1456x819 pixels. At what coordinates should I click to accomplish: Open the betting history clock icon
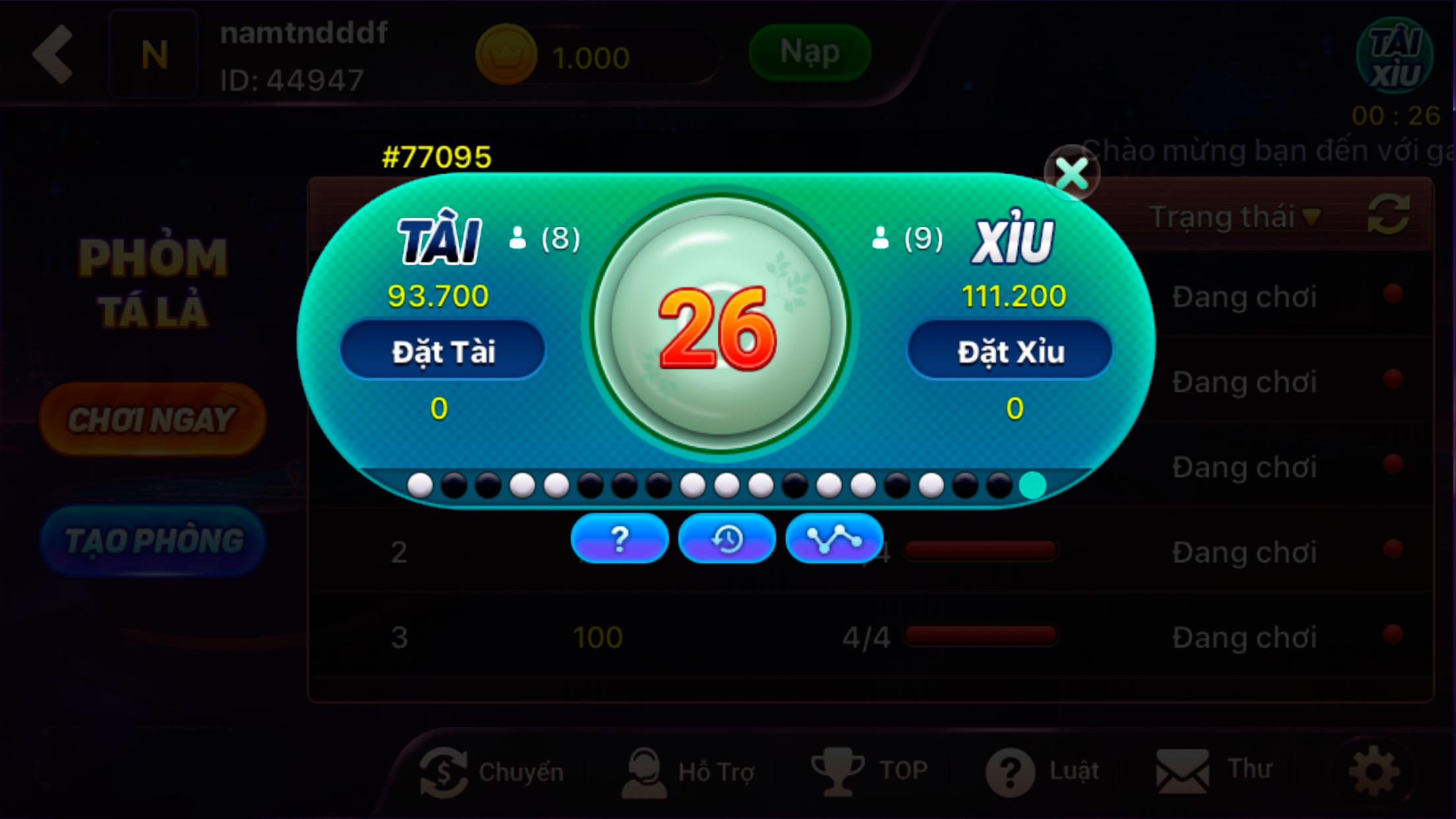pyautogui.click(x=727, y=538)
